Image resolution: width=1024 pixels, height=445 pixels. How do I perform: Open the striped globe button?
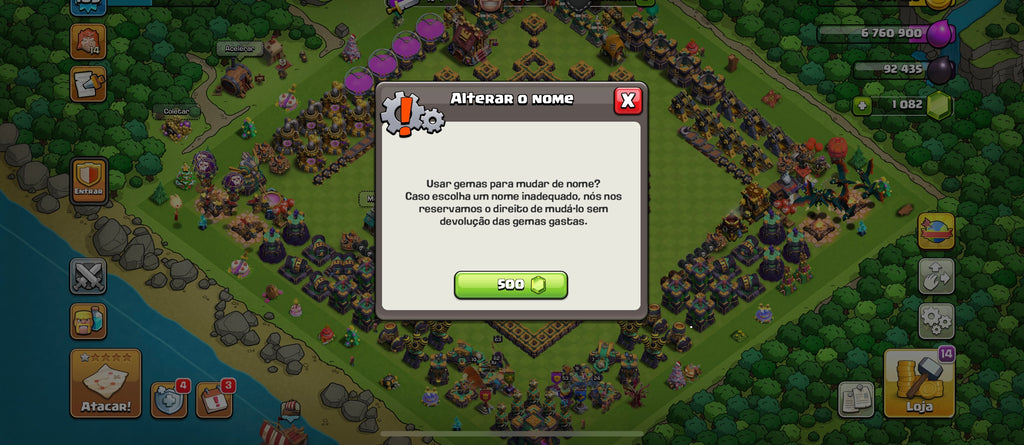click(x=936, y=231)
